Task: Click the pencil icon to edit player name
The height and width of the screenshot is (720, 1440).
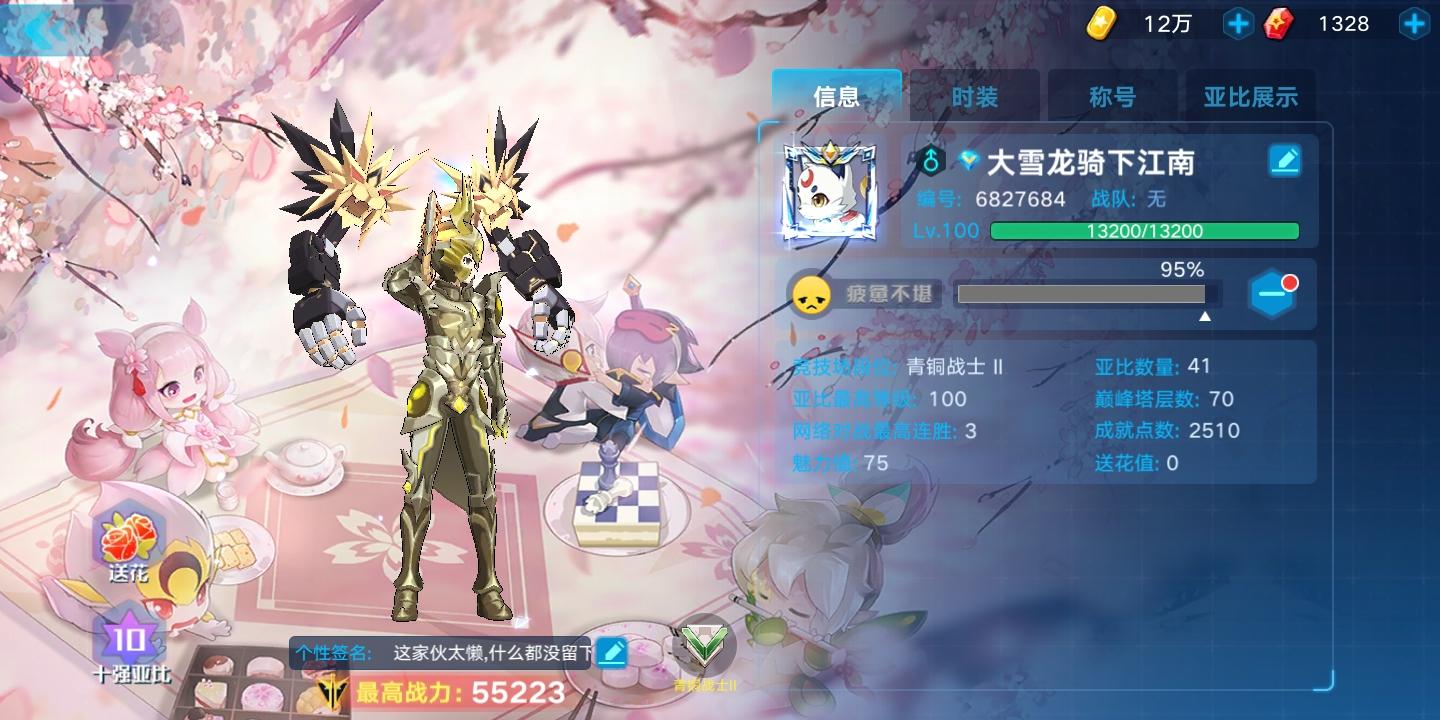Action: tap(1285, 159)
